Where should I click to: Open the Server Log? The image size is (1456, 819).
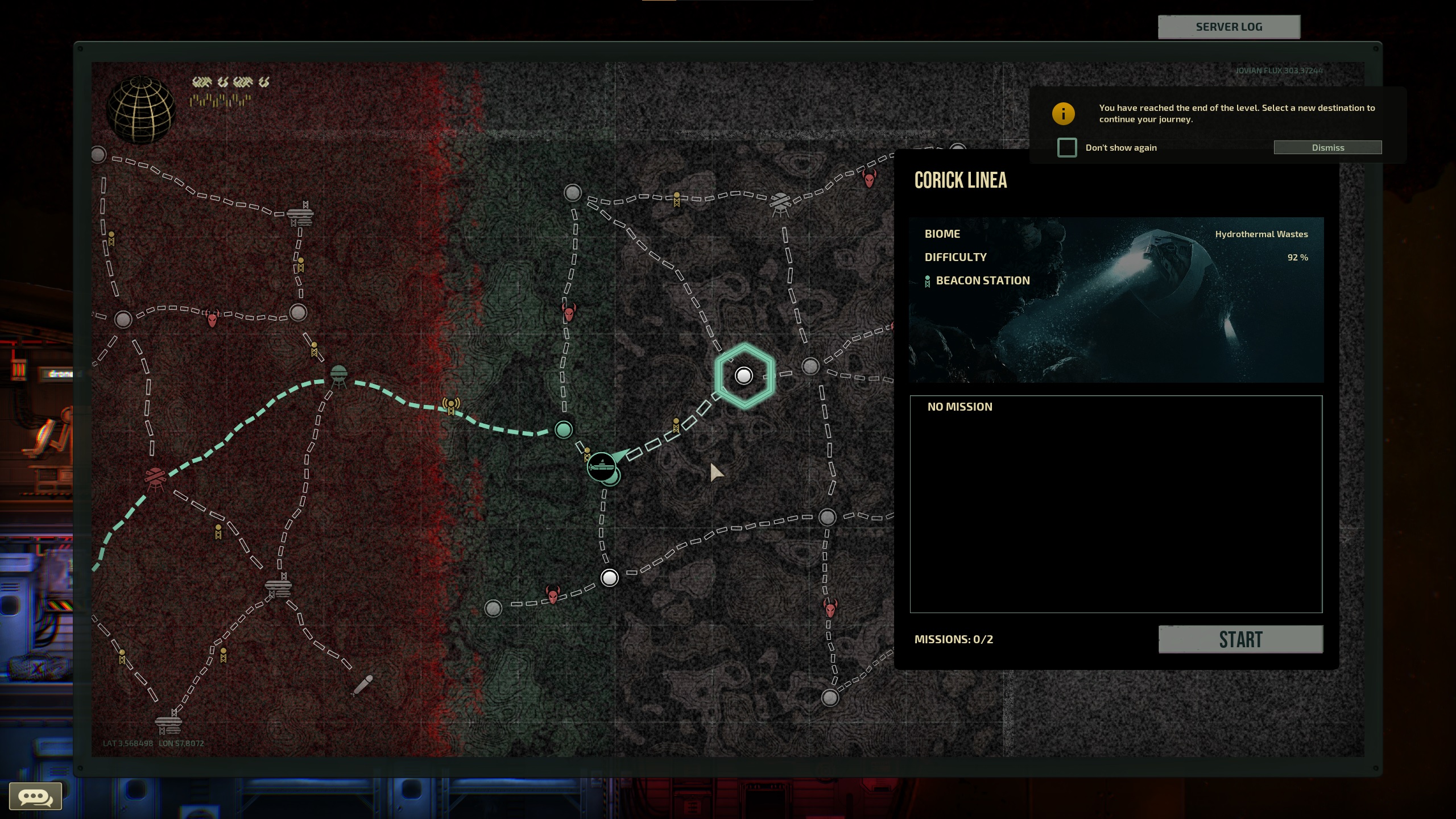[1228, 27]
